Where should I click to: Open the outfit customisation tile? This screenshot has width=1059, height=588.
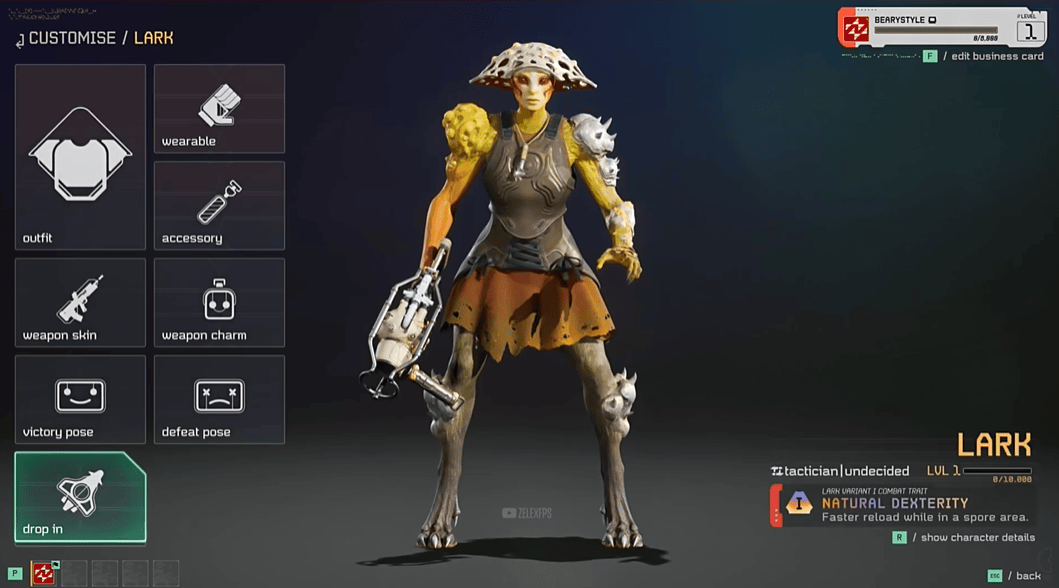pos(80,157)
